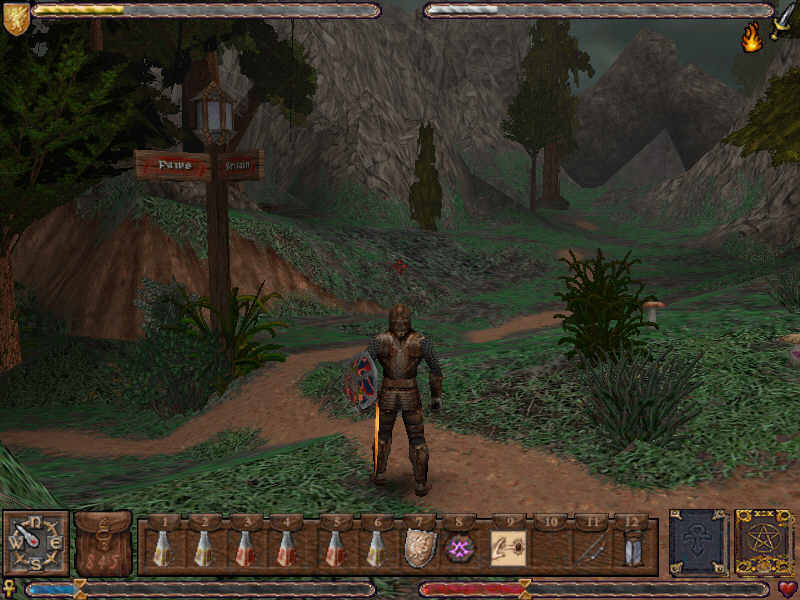Use the potion in belt slot 1
This screenshot has width=800, height=600.
pos(161,548)
